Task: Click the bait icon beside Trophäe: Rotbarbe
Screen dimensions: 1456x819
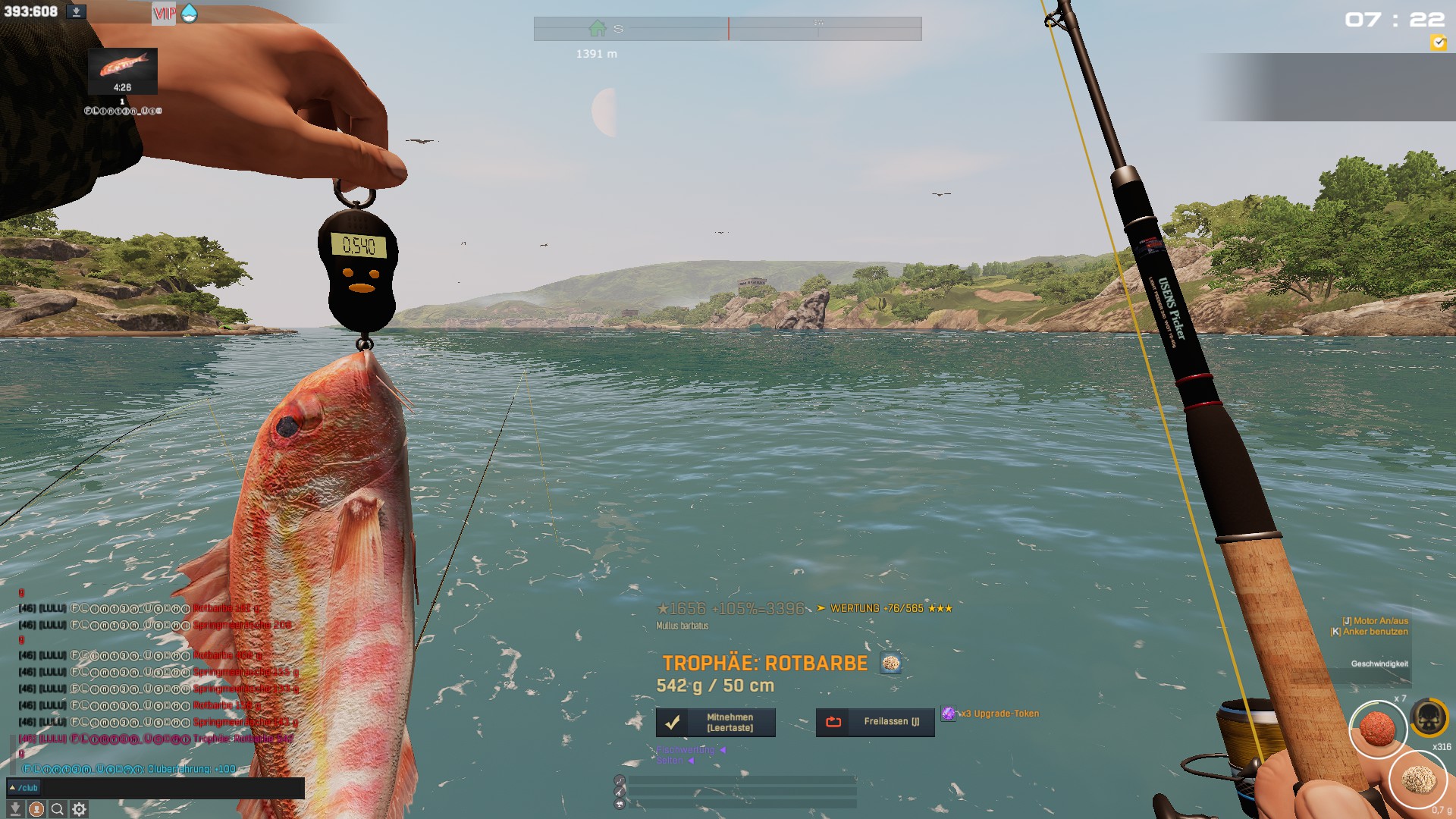Action: pos(890,664)
